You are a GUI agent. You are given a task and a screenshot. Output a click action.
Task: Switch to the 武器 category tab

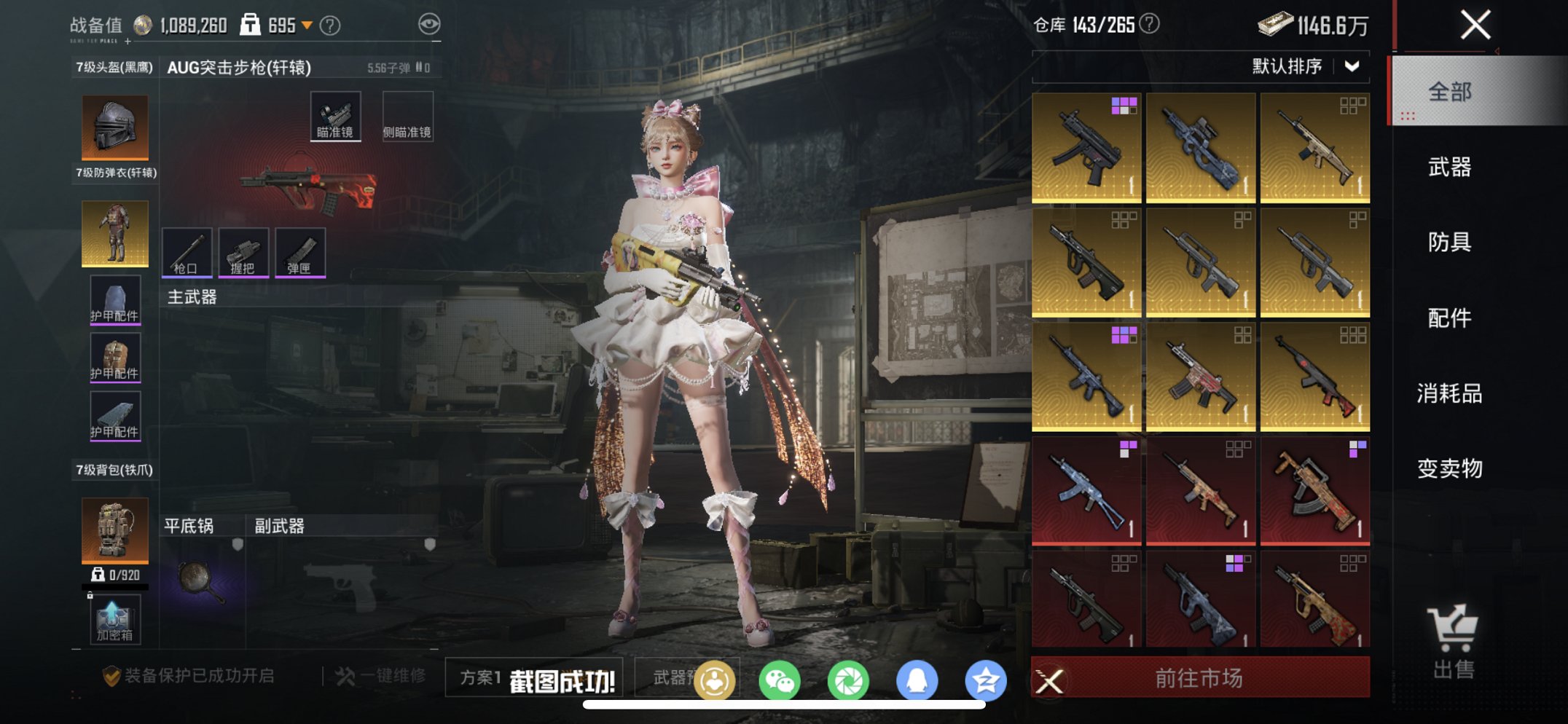(1449, 167)
